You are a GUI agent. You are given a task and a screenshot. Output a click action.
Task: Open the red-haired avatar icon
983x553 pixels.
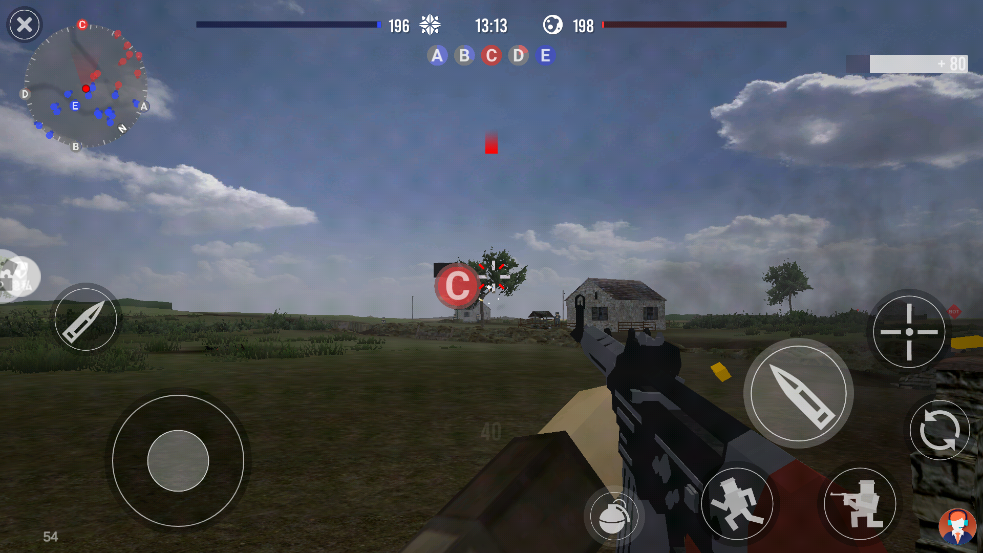[x=957, y=526]
